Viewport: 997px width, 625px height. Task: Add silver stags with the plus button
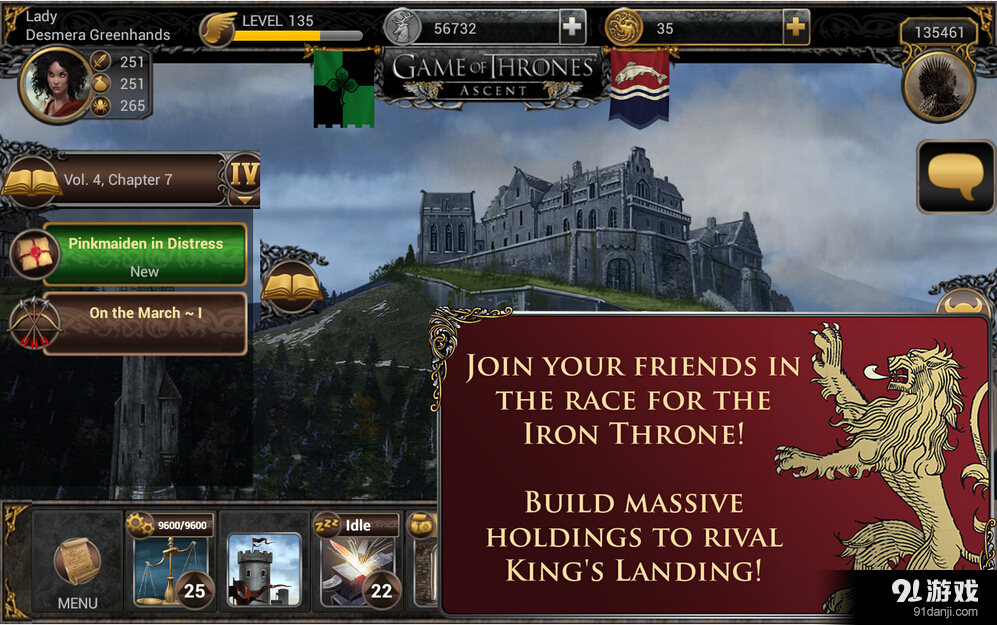pyautogui.click(x=572, y=28)
